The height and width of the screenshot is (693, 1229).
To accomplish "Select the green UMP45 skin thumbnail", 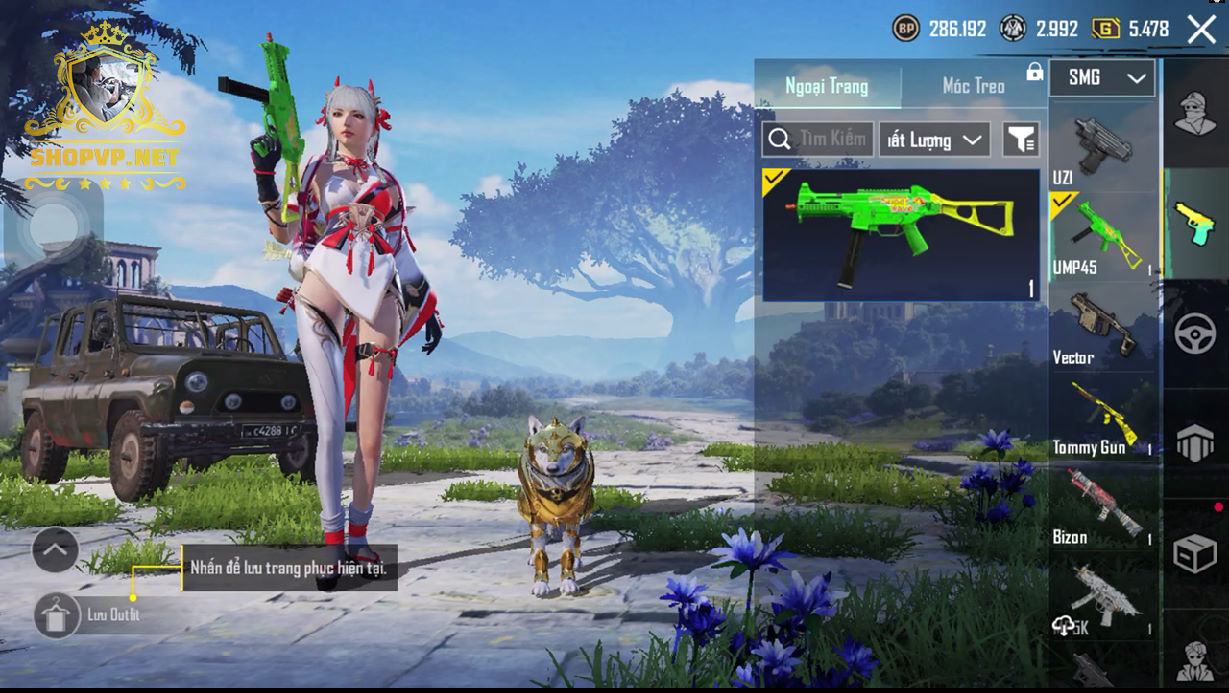I will (x=901, y=235).
